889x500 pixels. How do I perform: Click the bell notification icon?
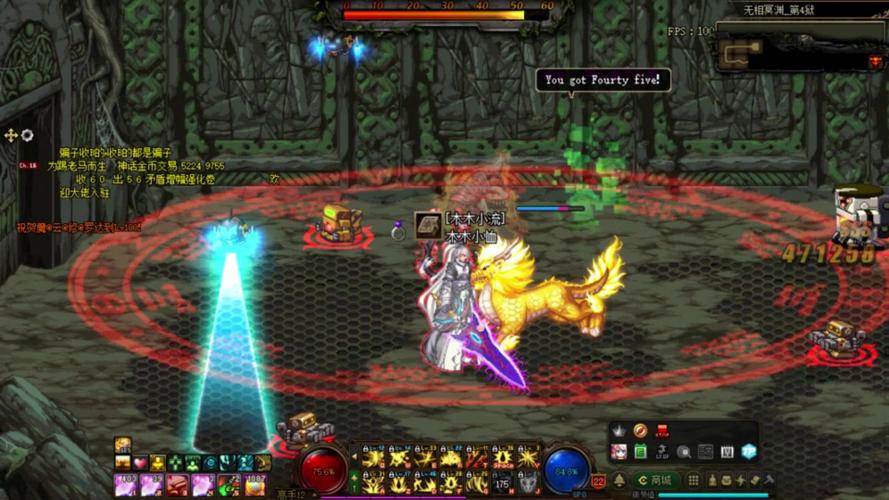tap(619, 481)
